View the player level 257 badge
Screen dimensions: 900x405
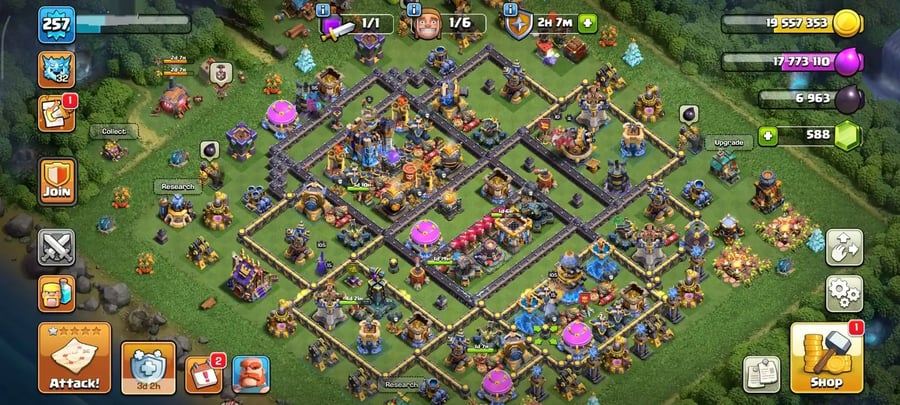click(x=56, y=24)
